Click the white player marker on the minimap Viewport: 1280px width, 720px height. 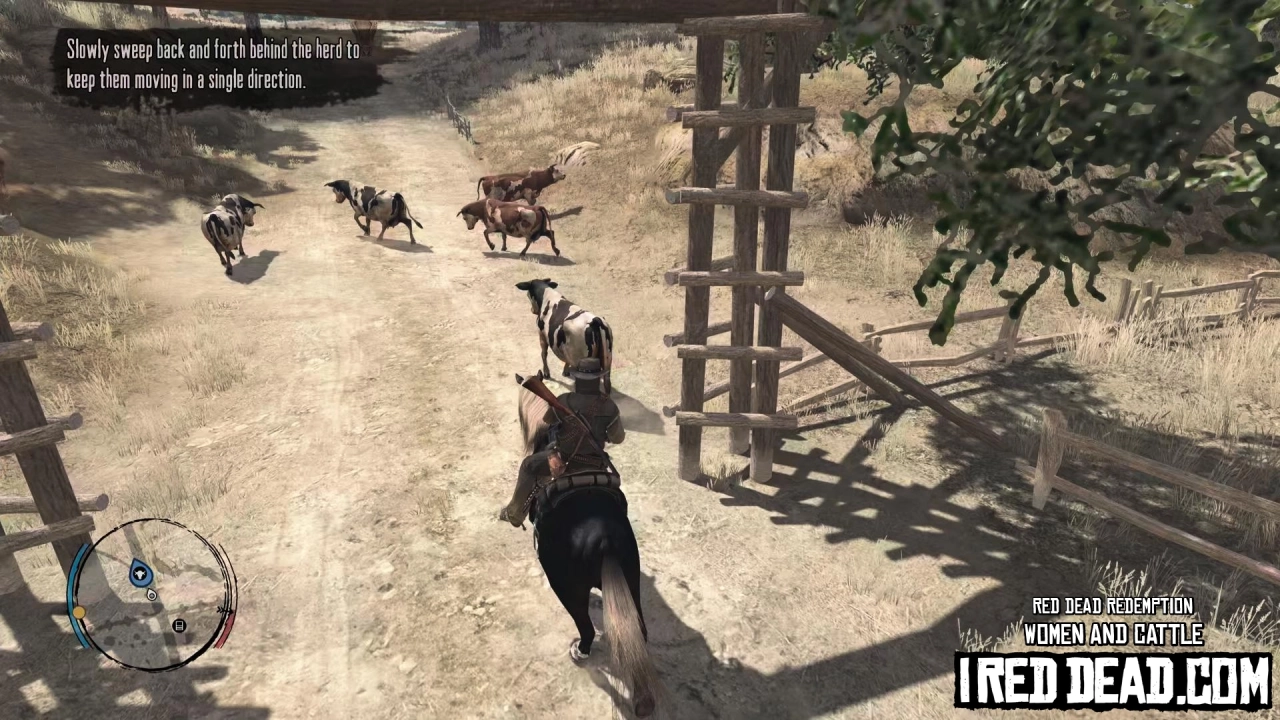(x=152, y=594)
